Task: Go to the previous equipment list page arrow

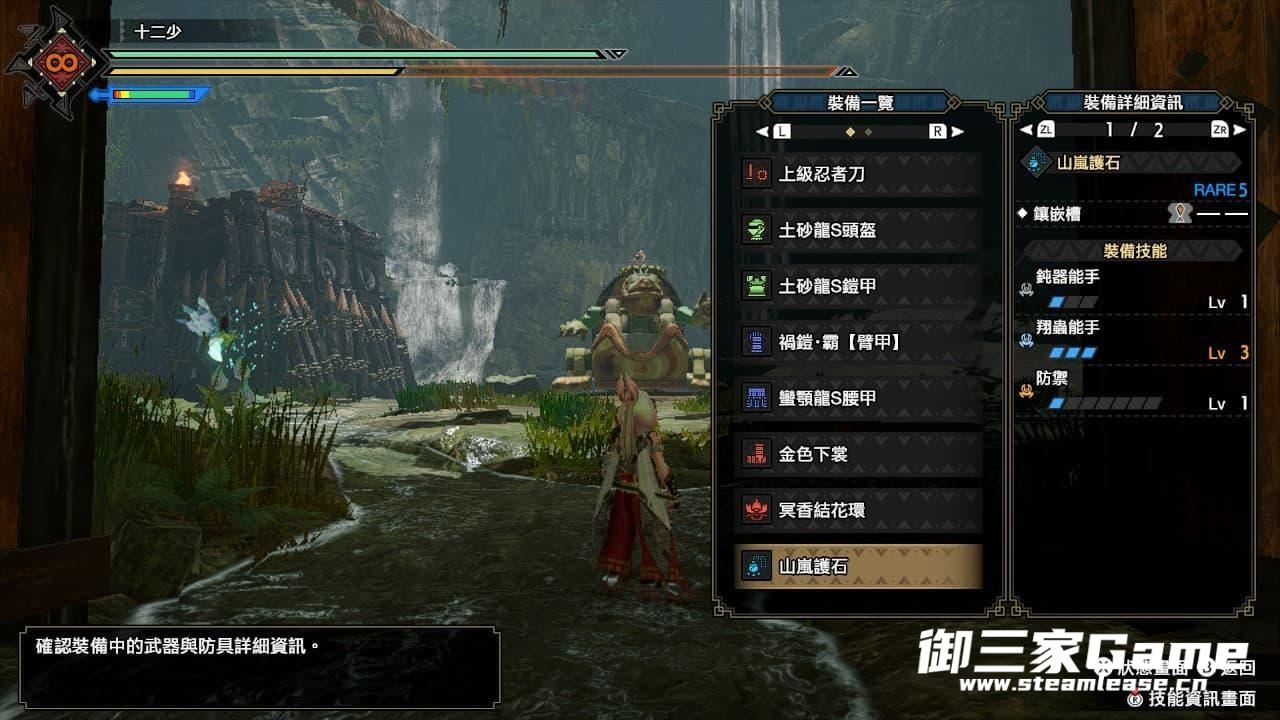Action: (x=762, y=131)
